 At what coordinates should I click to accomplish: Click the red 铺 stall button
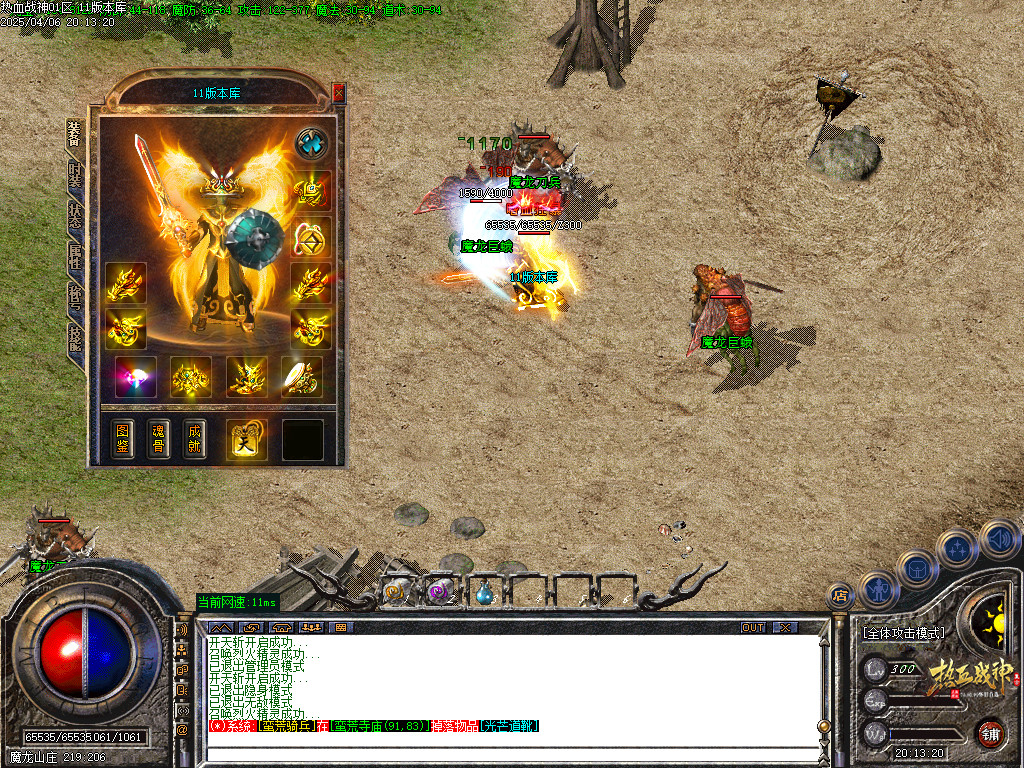[990, 733]
